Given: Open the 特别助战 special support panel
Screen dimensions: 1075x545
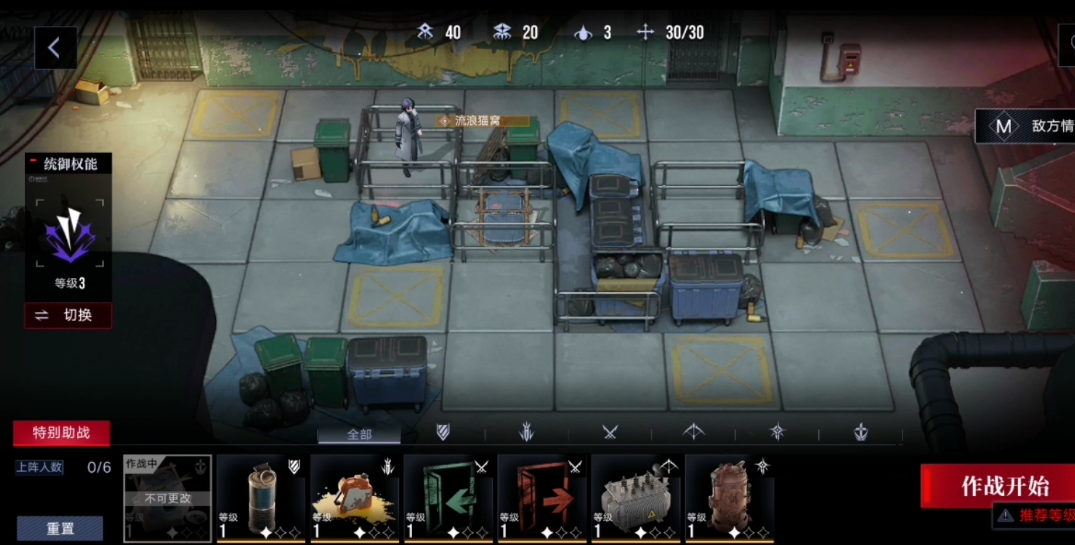Looking at the screenshot, I should (x=61, y=433).
